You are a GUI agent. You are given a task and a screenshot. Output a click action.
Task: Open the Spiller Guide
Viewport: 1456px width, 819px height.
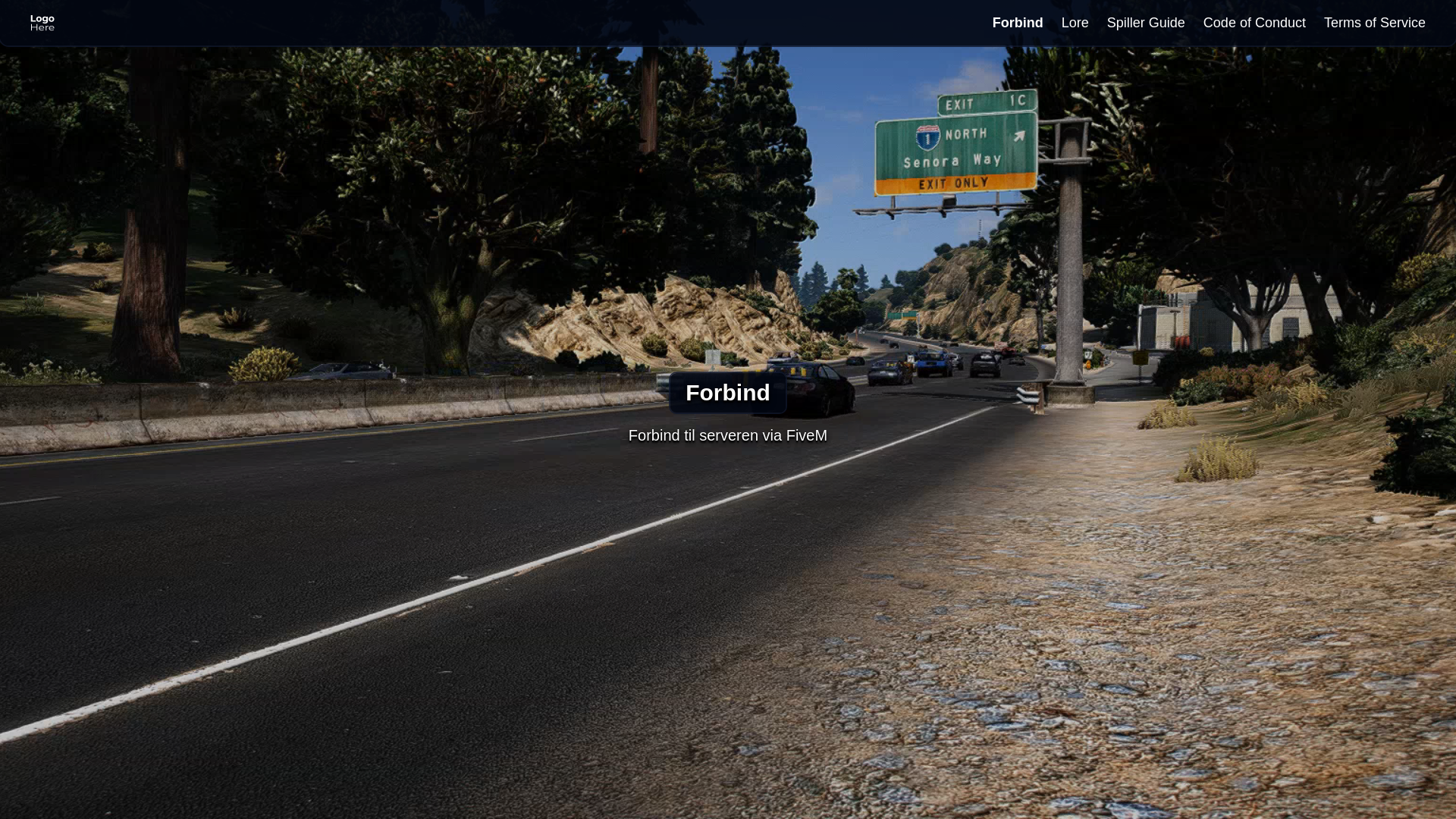(1145, 23)
